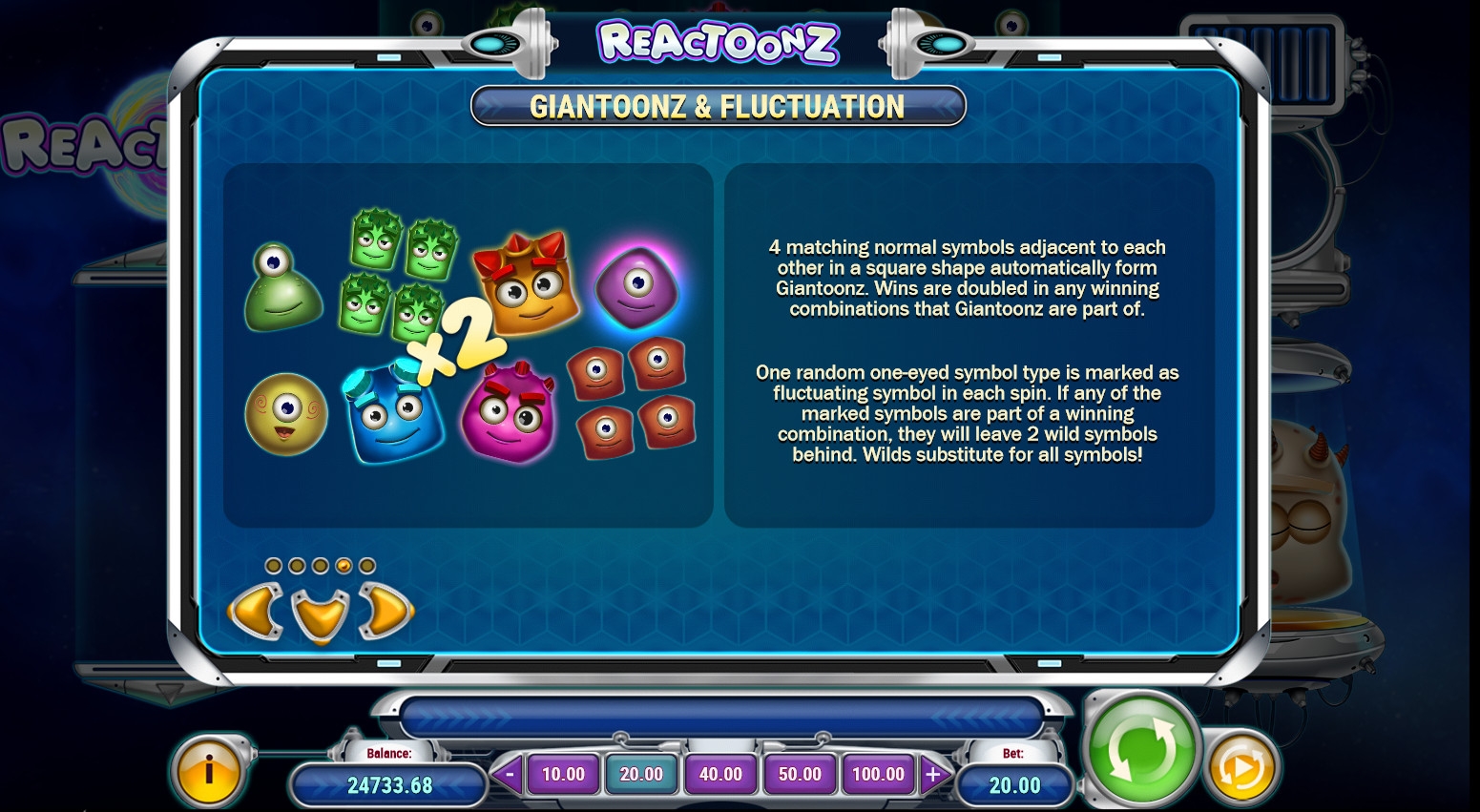Increase bet with the plus button
The image size is (1480, 812).
(x=932, y=774)
